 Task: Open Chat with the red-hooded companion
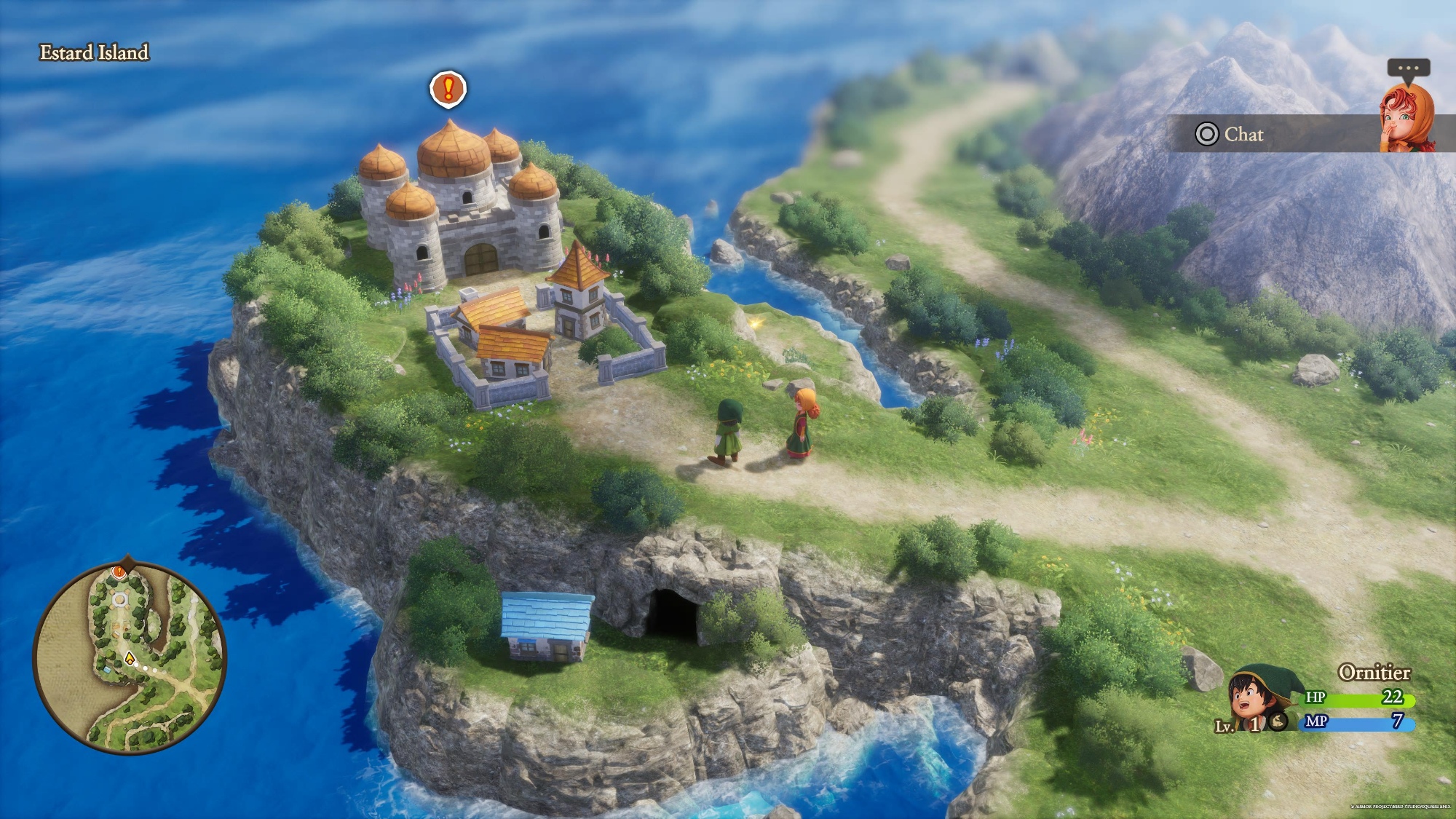pyautogui.click(x=1230, y=134)
